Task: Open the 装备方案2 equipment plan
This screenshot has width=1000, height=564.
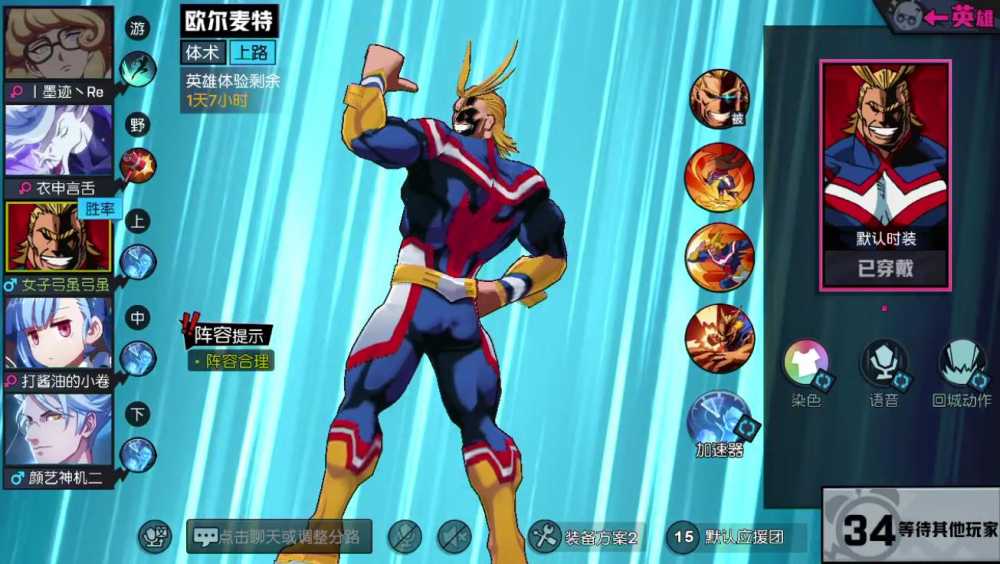Action: click(x=586, y=537)
